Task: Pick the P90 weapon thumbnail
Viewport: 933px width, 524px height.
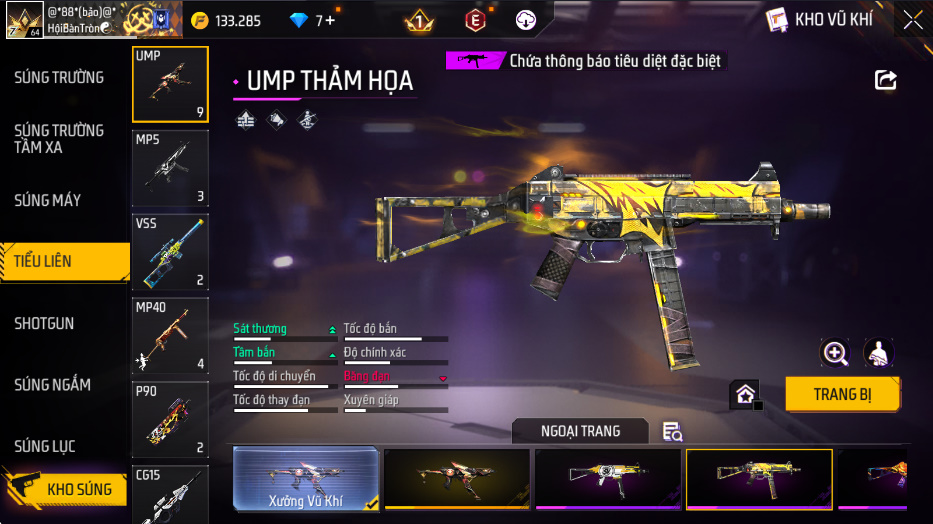Action: (x=170, y=419)
